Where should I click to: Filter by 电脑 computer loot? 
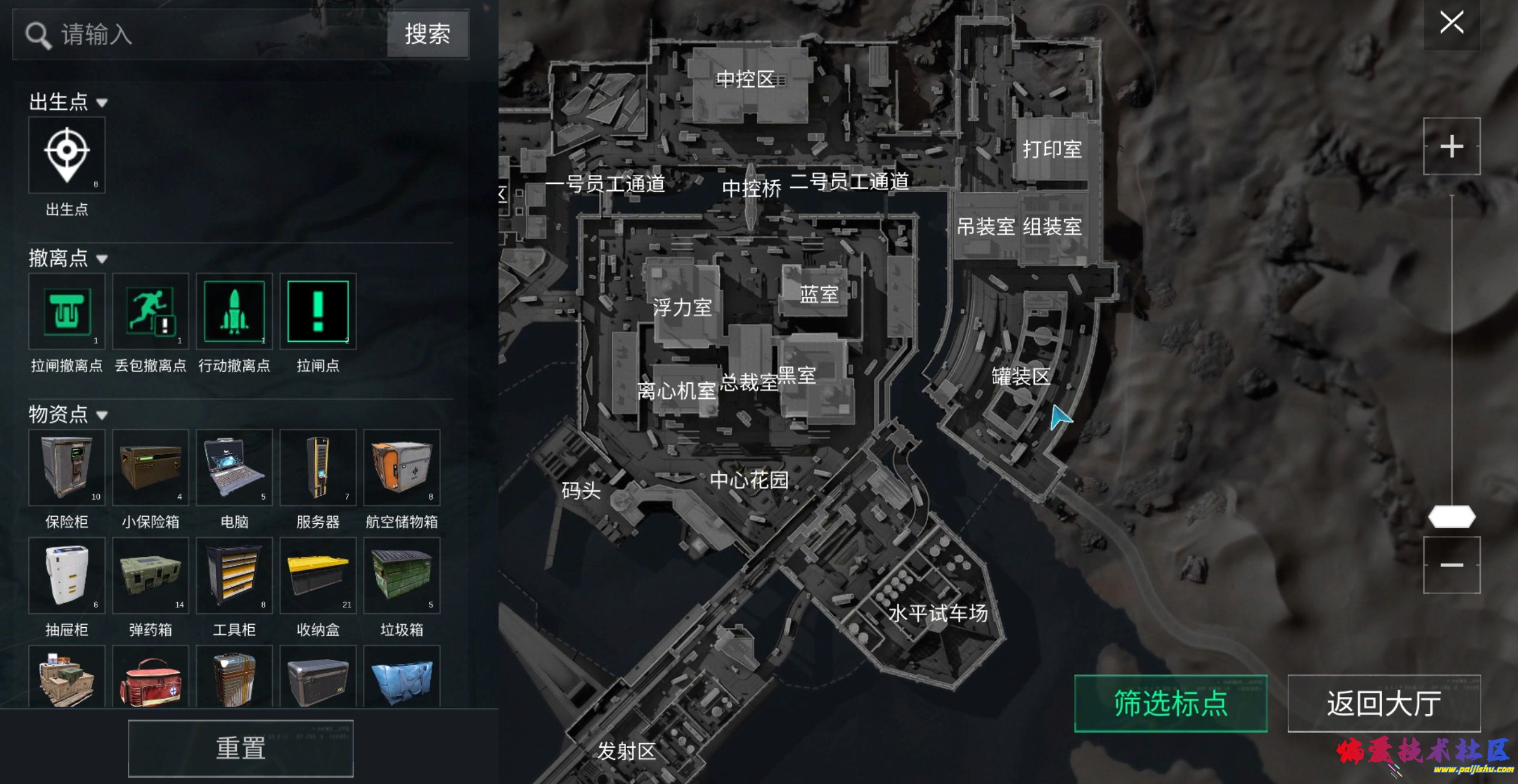point(234,467)
